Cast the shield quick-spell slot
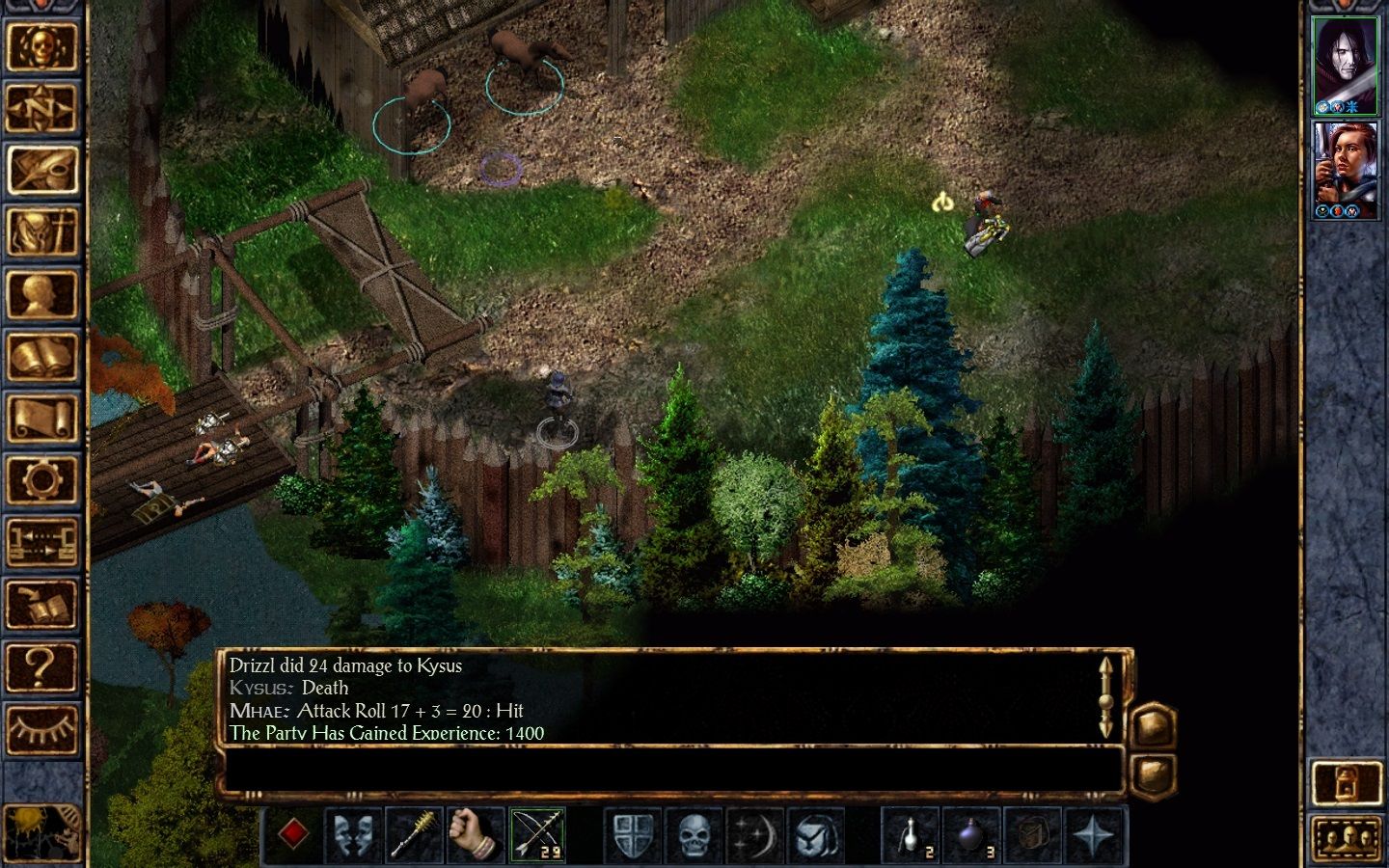Screen dimensions: 1389x868 (633, 834)
